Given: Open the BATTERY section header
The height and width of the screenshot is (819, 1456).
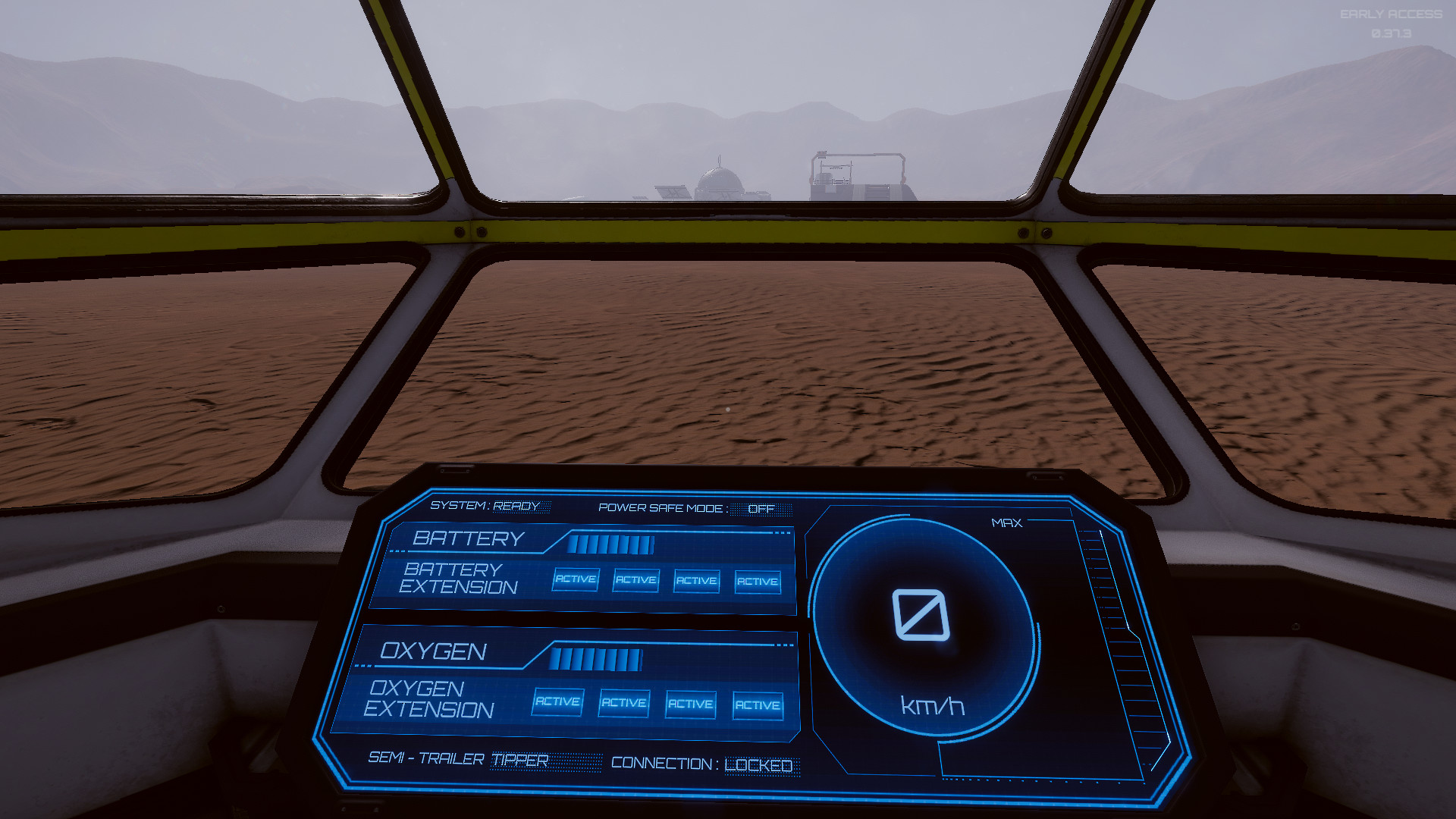Looking at the screenshot, I should tap(469, 538).
